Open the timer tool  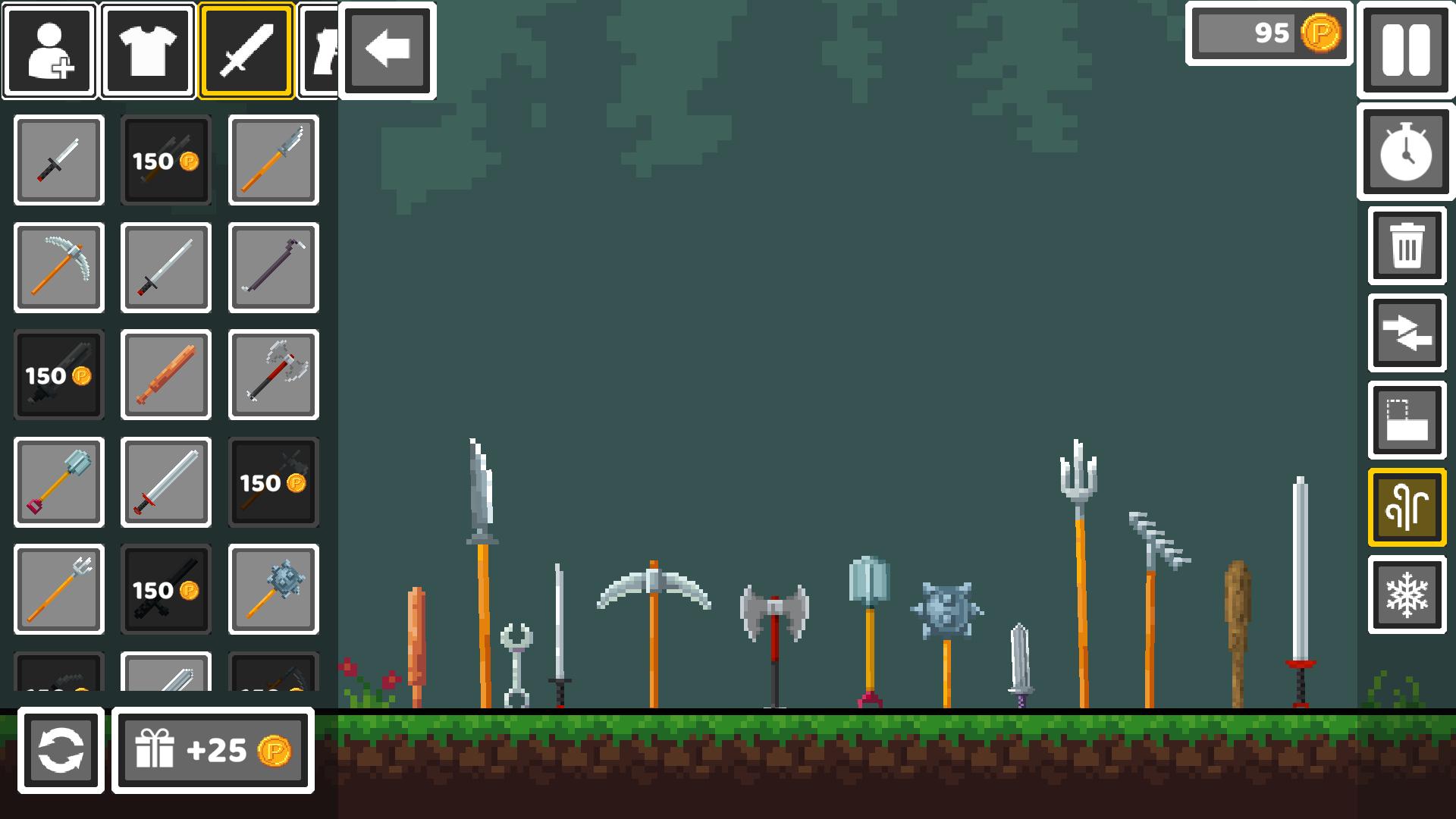(1405, 154)
